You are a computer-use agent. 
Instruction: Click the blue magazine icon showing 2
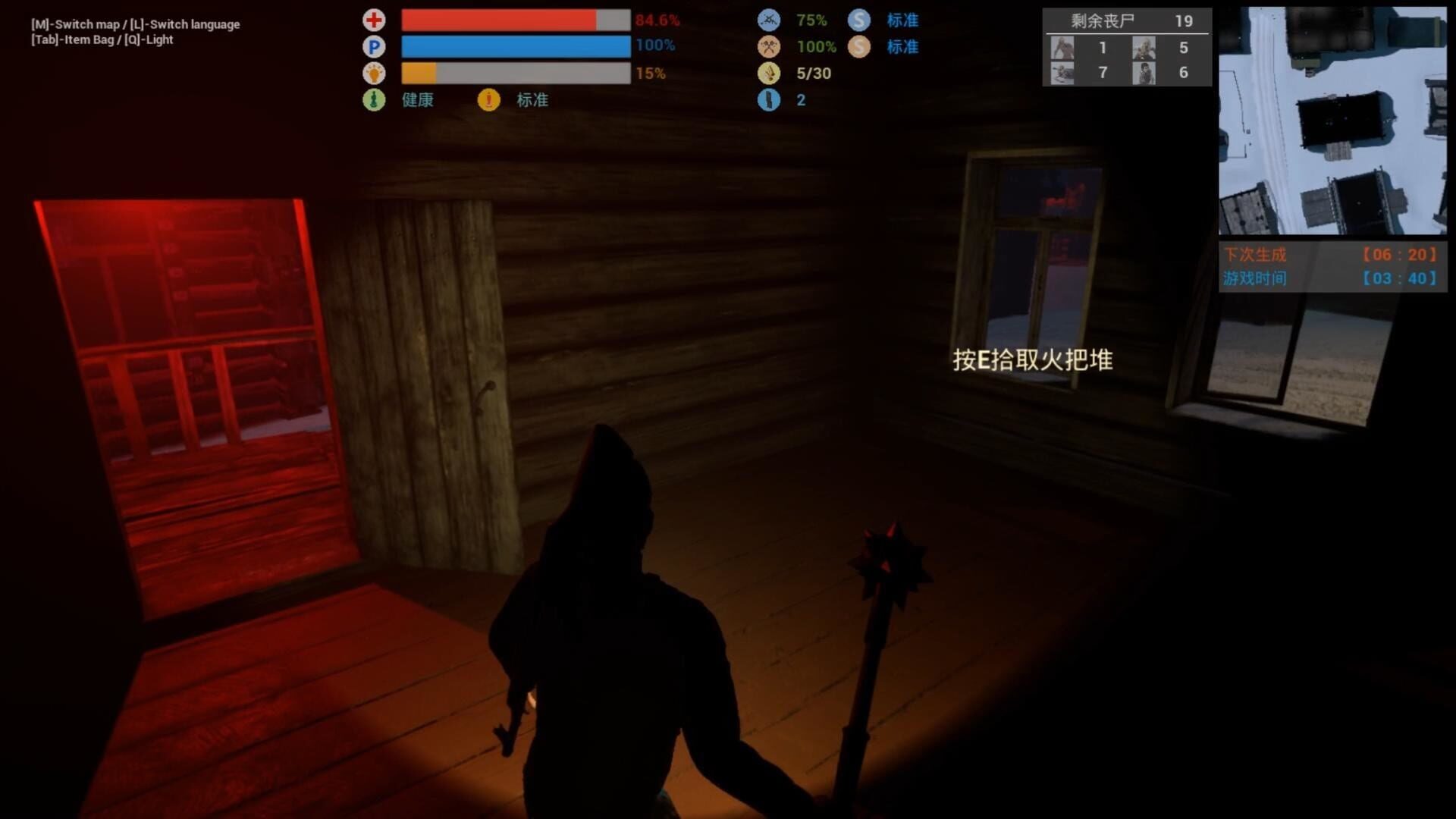click(x=769, y=99)
